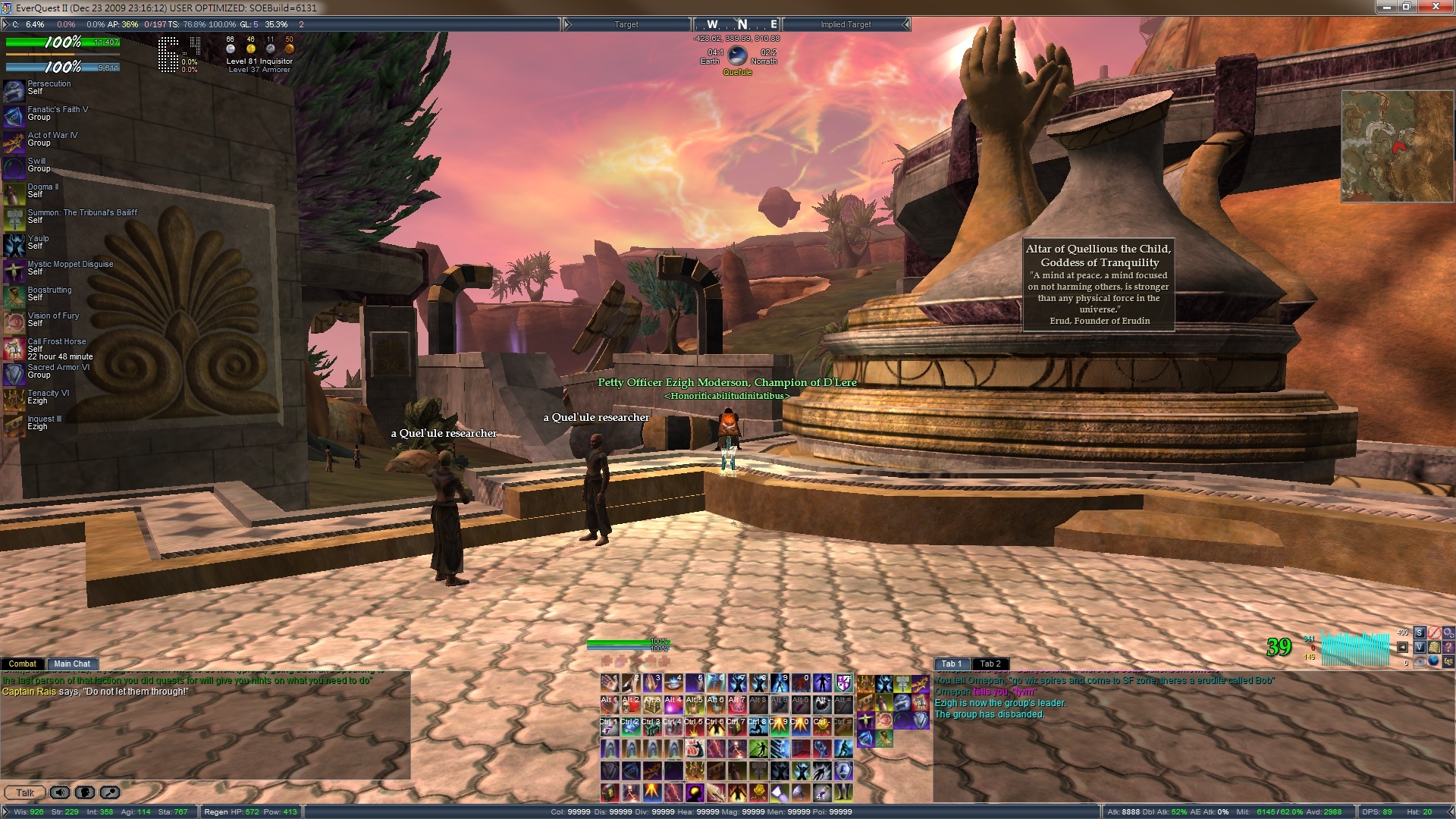This screenshot has height=819, width=1456.
Task: Switch to the Combat chat tab
Action: click(x=22, y=664)
